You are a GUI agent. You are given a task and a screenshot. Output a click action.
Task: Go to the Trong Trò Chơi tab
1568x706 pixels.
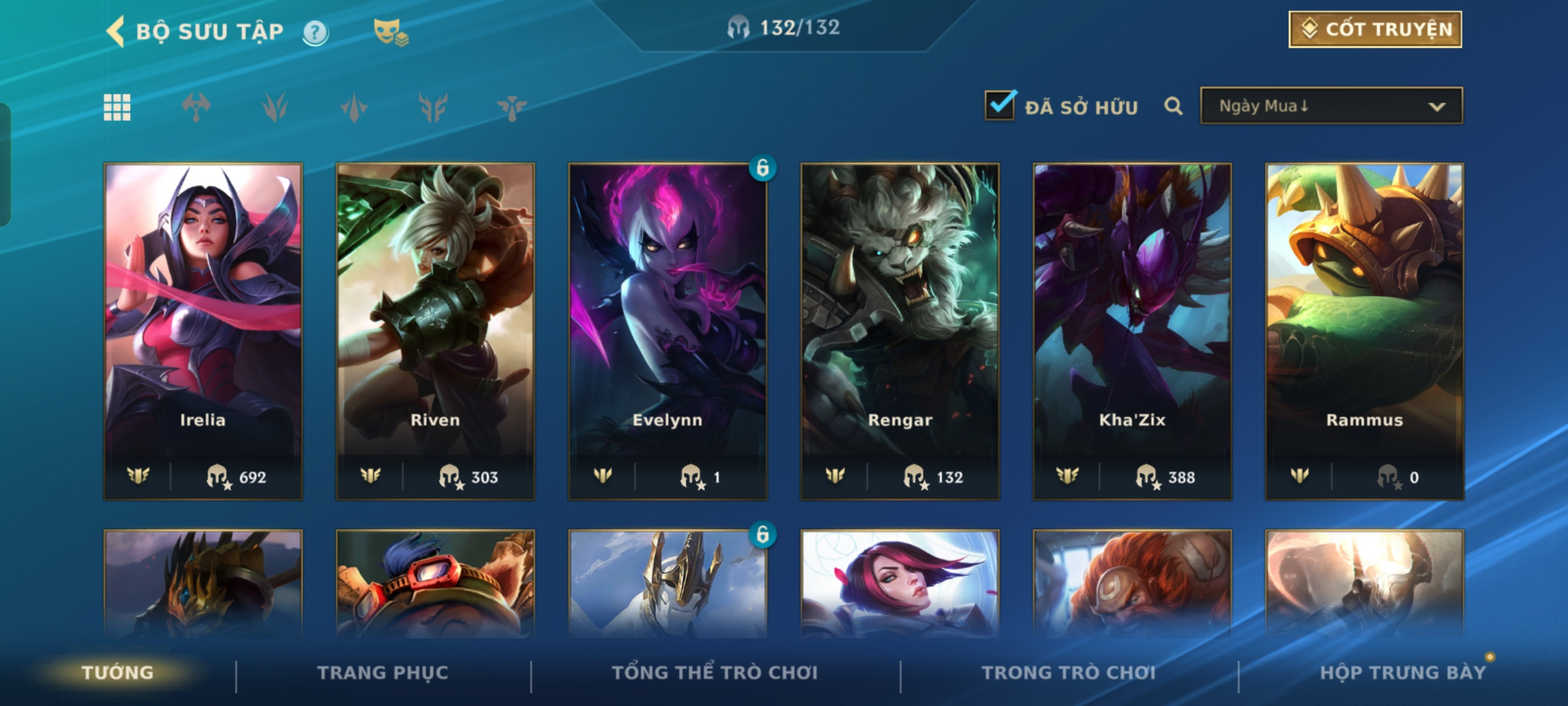click(1069, 673)
